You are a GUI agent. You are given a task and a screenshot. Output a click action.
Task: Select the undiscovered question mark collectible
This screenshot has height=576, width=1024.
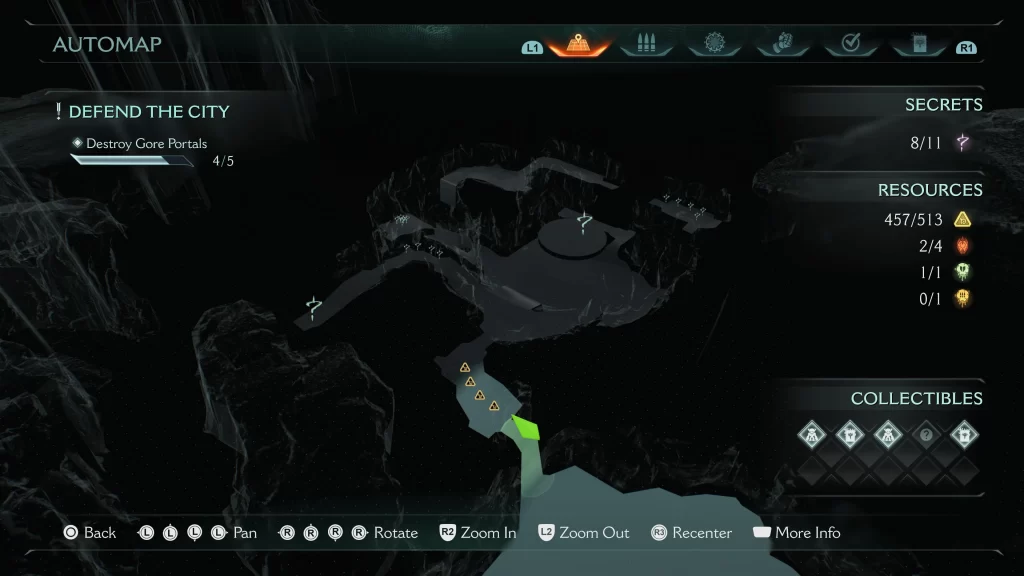pyautogui.click(x=926, y=434)
